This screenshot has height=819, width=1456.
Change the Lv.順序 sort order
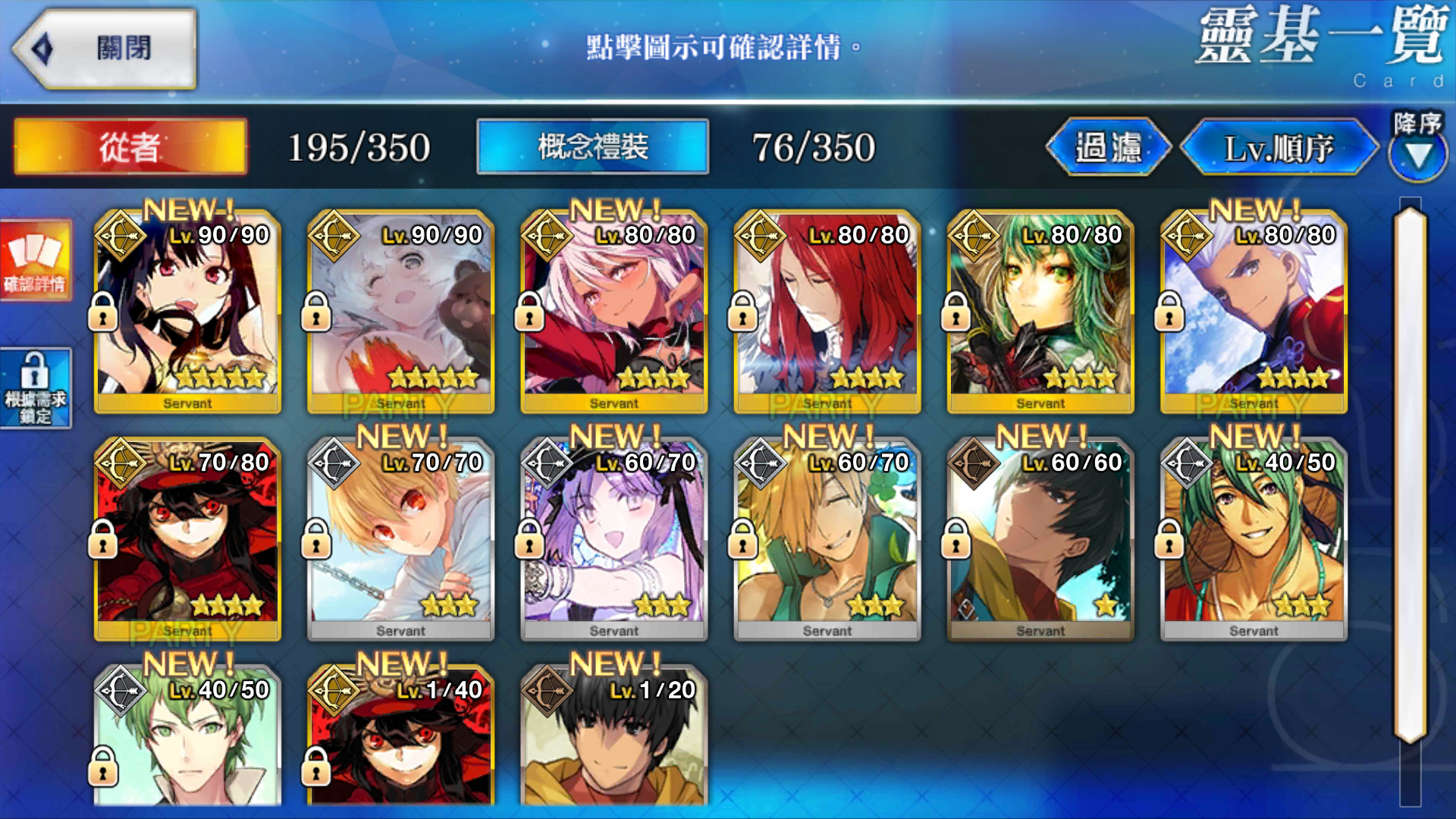tap(1279, 148)
